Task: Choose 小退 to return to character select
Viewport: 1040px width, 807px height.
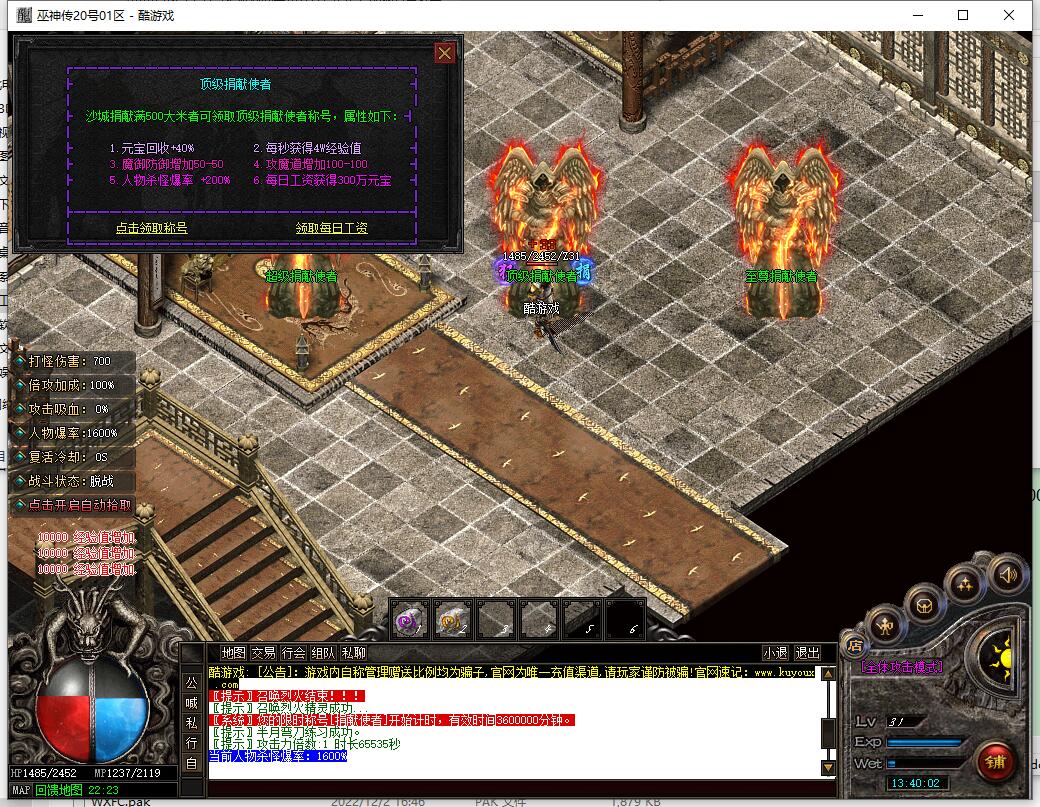Action: tap(776, 653)
